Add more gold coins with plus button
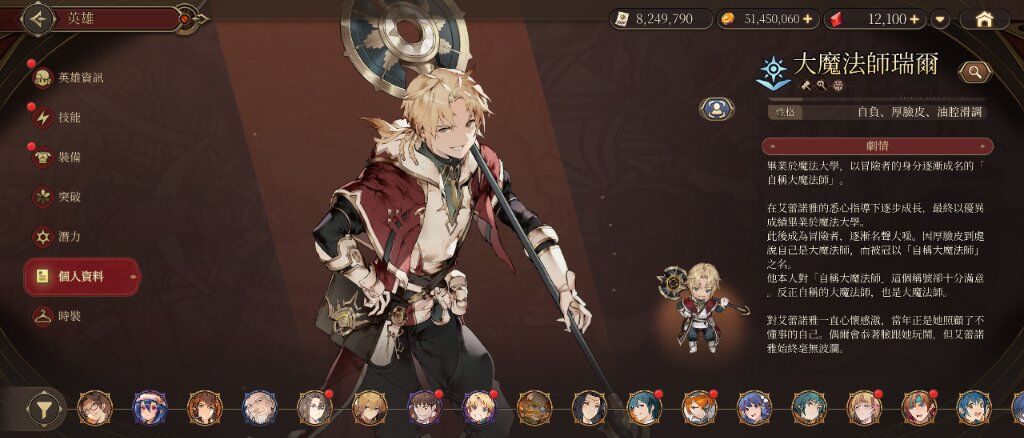 [806, 19]
